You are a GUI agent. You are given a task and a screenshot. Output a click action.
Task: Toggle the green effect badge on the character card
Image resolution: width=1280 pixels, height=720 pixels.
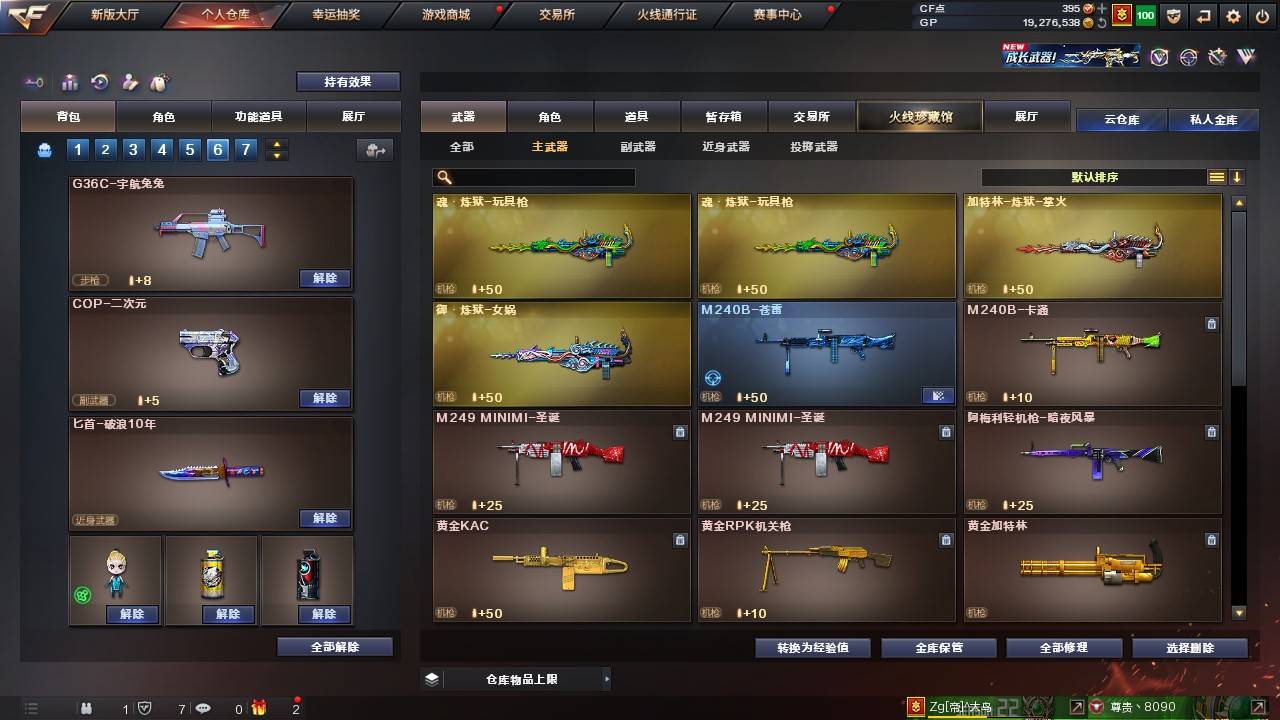[x=82, y=595]
